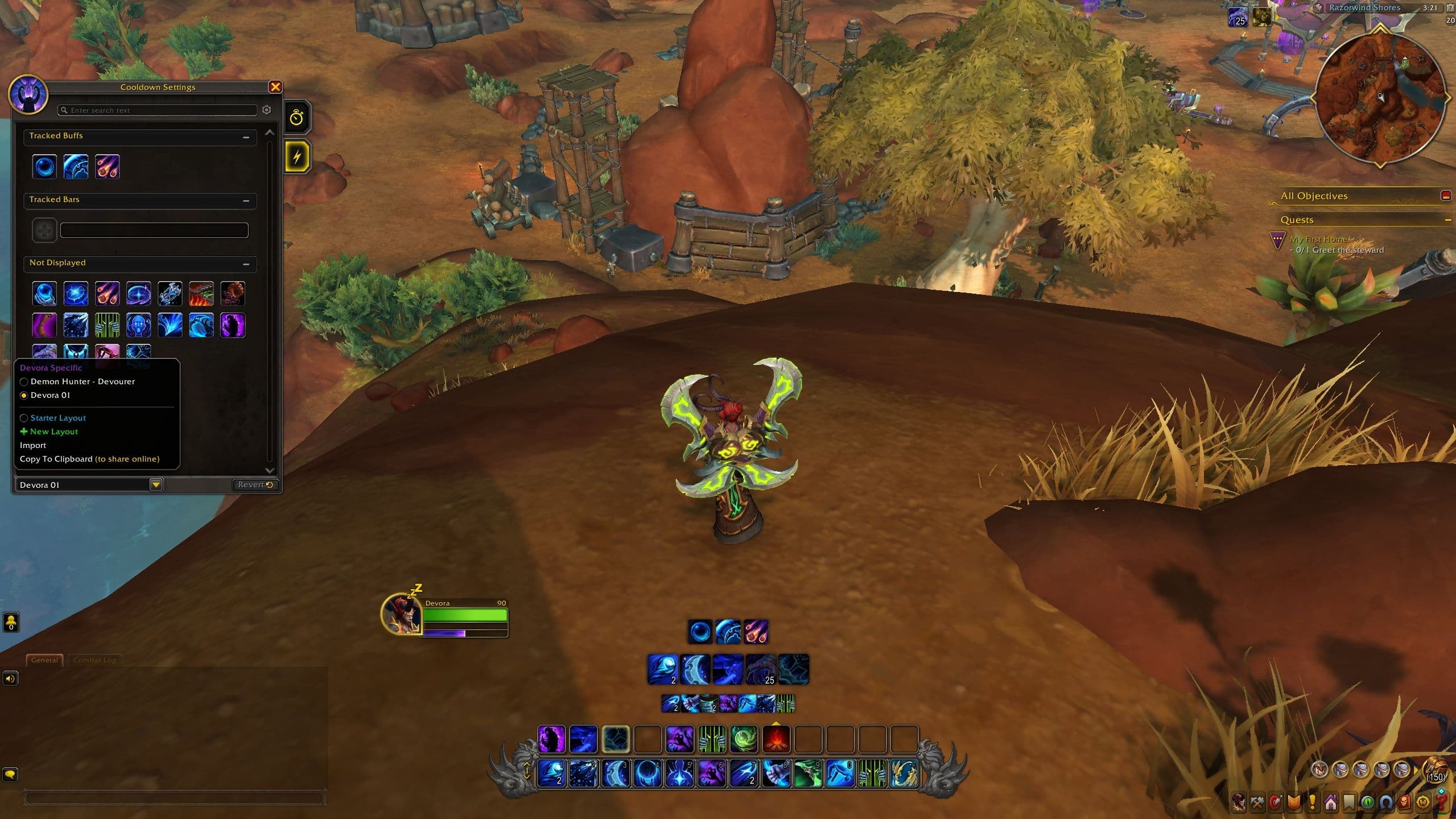Collapse the All Objectives tracker

pyautogui.click(x=1445, y=196)
